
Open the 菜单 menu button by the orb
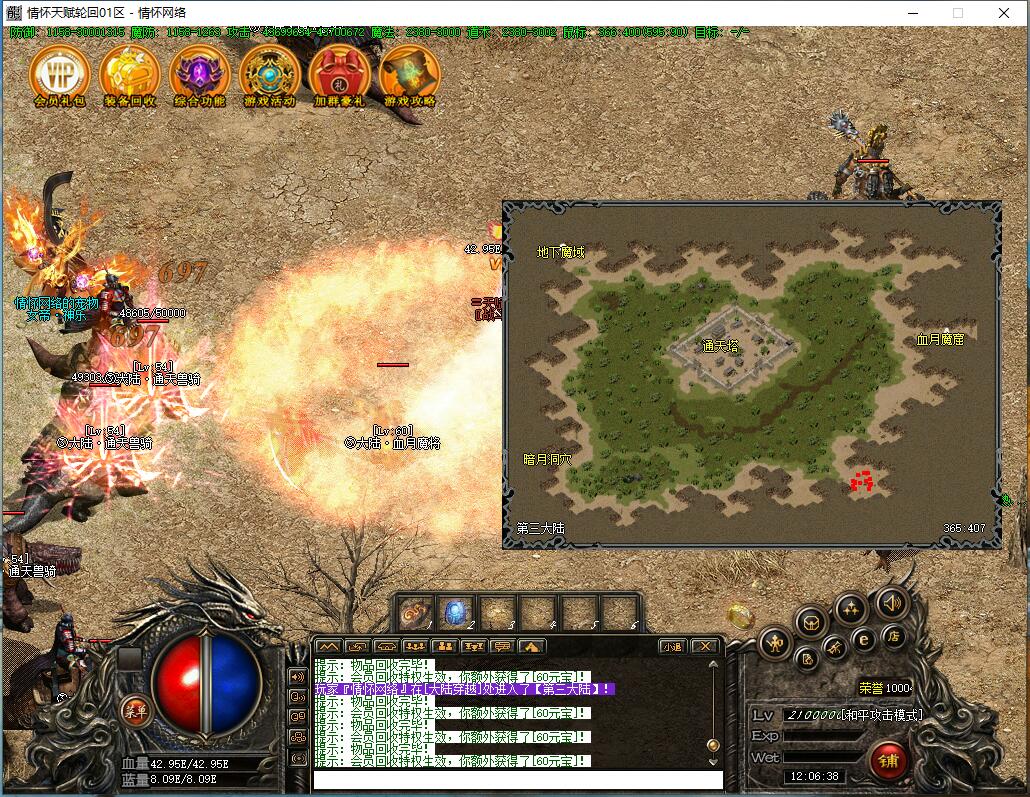point(134,710)
